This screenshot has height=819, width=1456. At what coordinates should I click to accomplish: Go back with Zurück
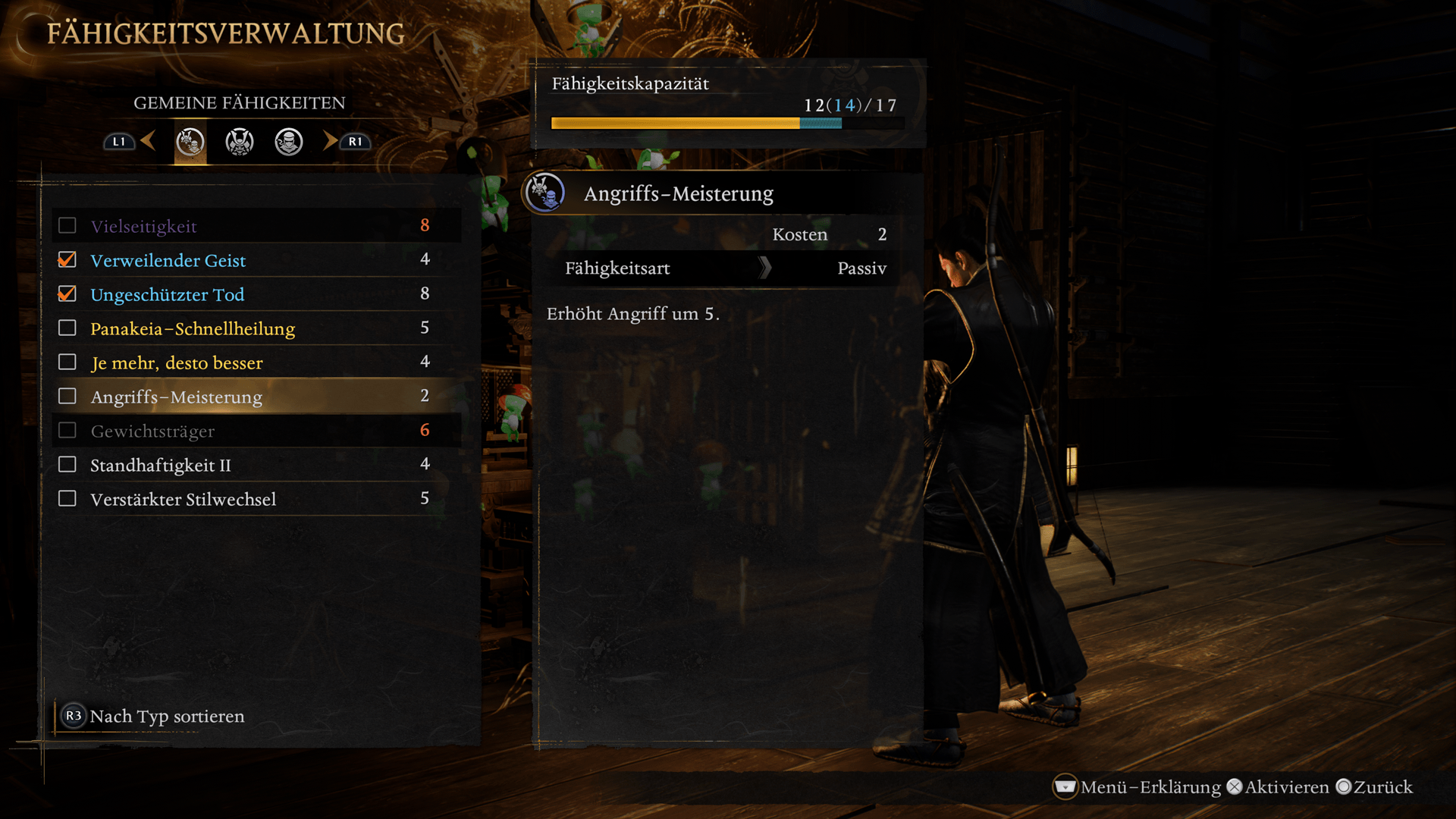click(x=1374, y=787)
